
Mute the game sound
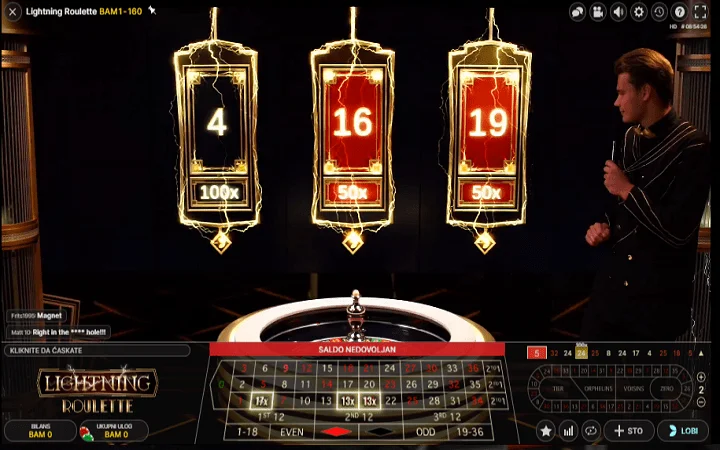tap(618, 12)
